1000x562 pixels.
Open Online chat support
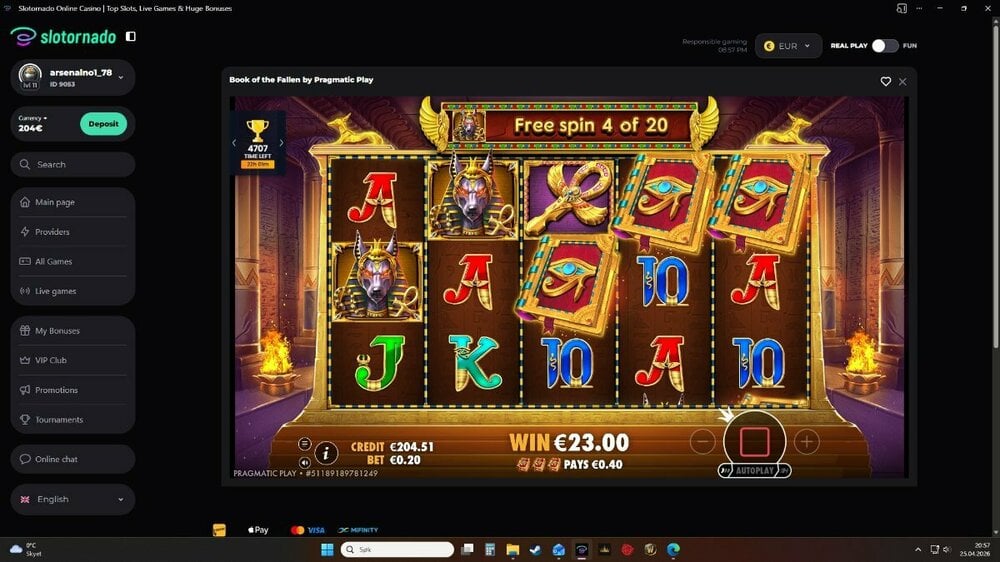click(56, 459)
